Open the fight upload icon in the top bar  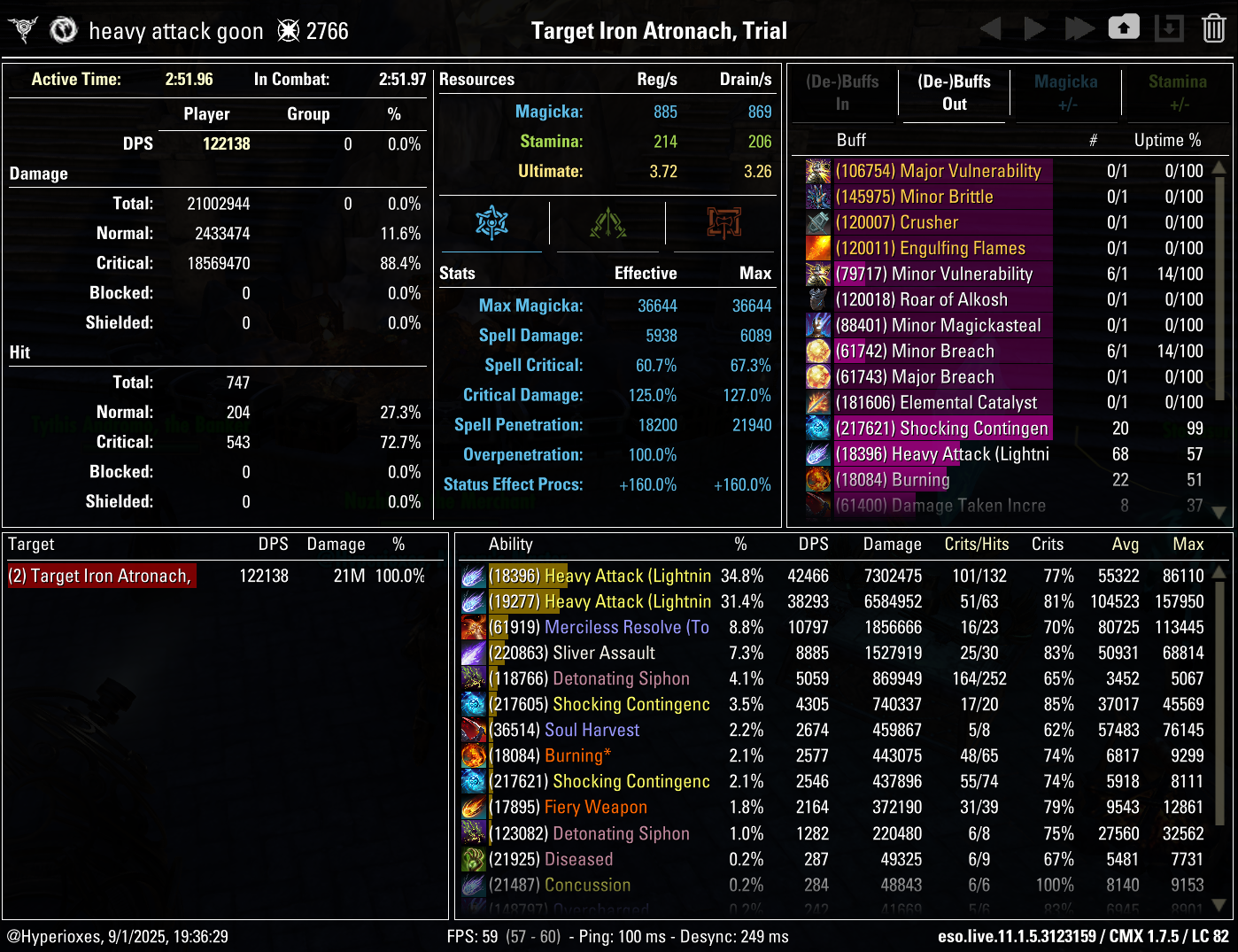coord(1124,27)
